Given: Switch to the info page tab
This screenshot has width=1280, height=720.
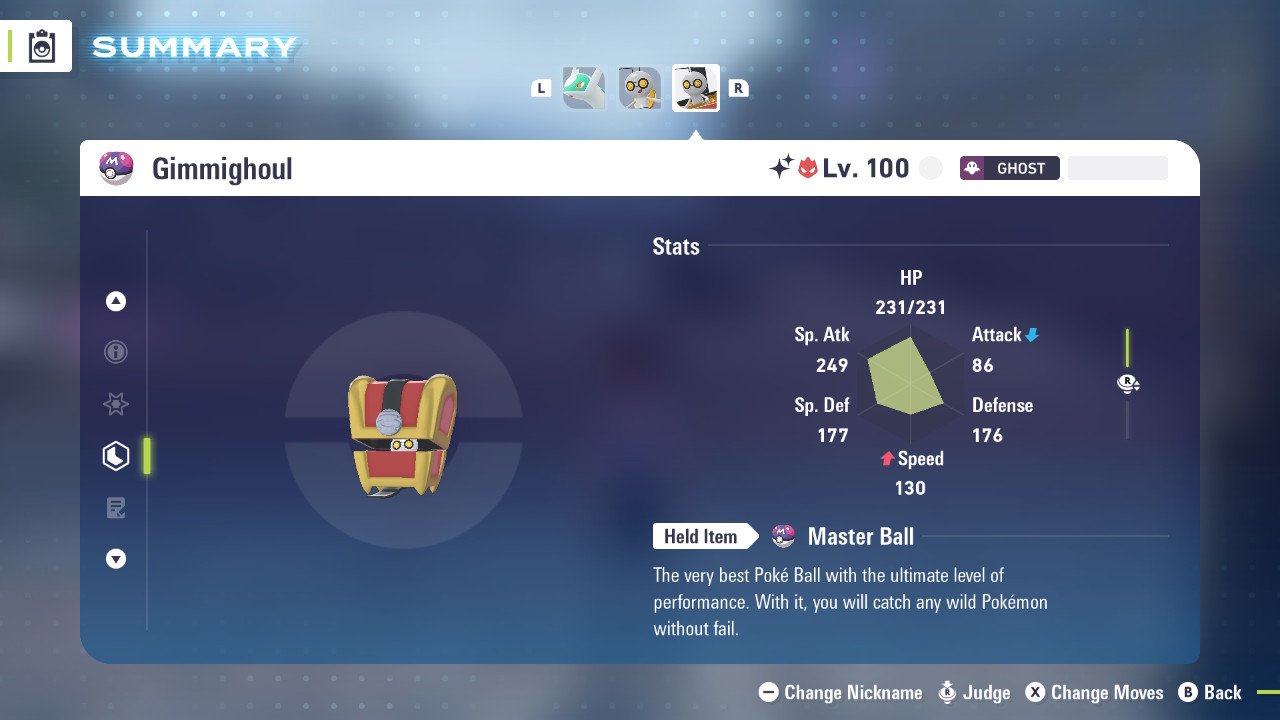Looking at the screenshot, I should pyautogui.click(x=116, y=352).
